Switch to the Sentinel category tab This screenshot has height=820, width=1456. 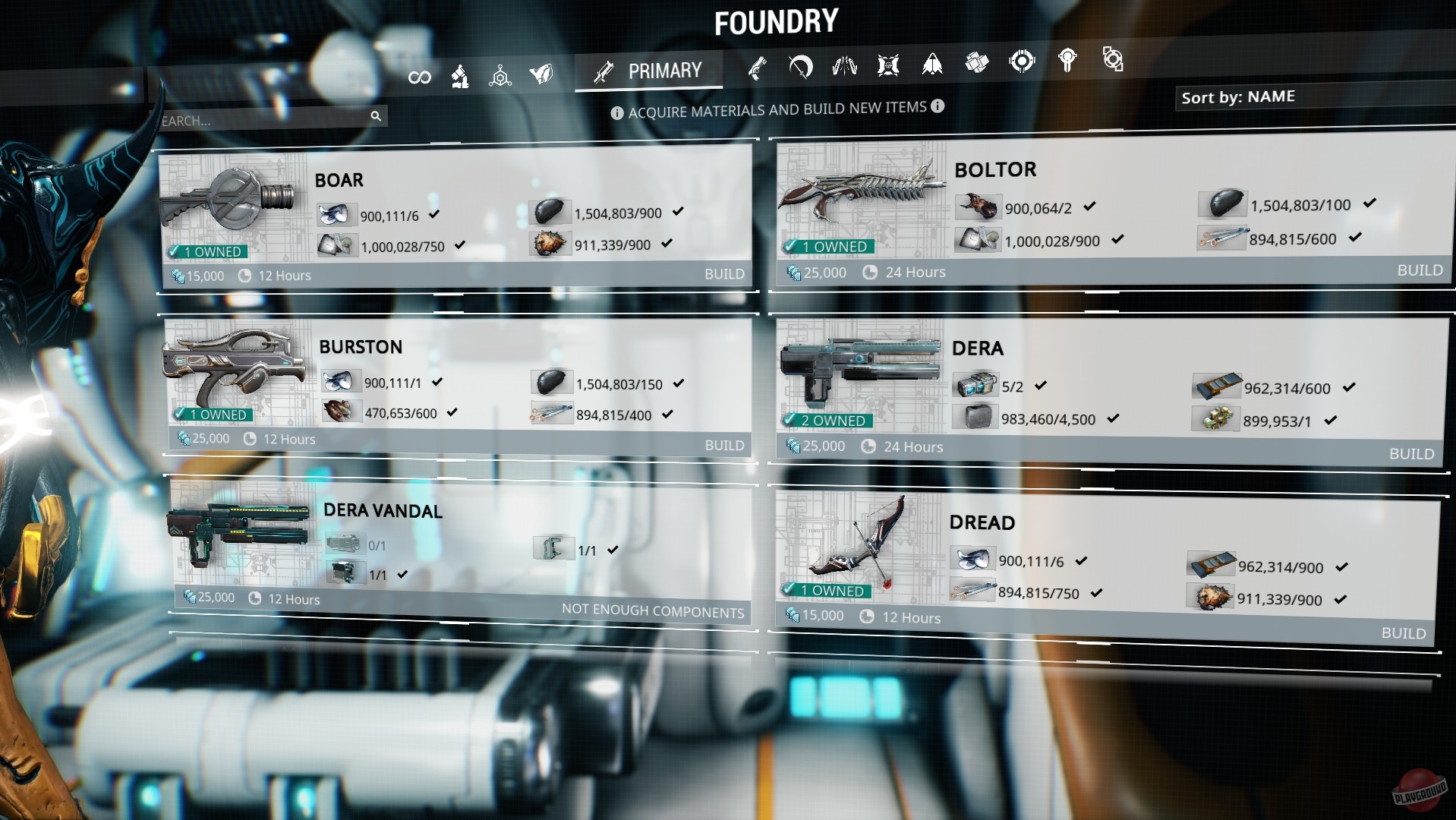(x=888, y=65)
